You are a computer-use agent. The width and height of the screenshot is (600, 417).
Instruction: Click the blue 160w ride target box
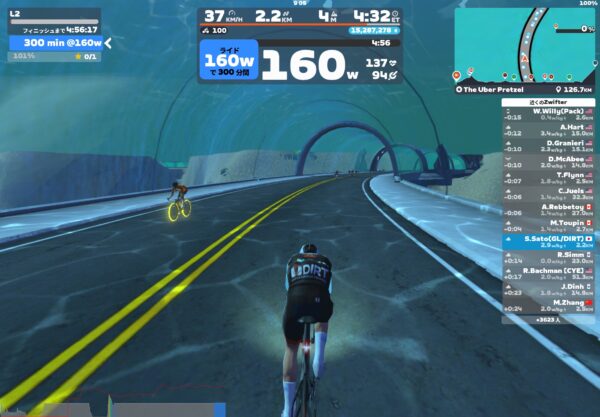point(228,63)
